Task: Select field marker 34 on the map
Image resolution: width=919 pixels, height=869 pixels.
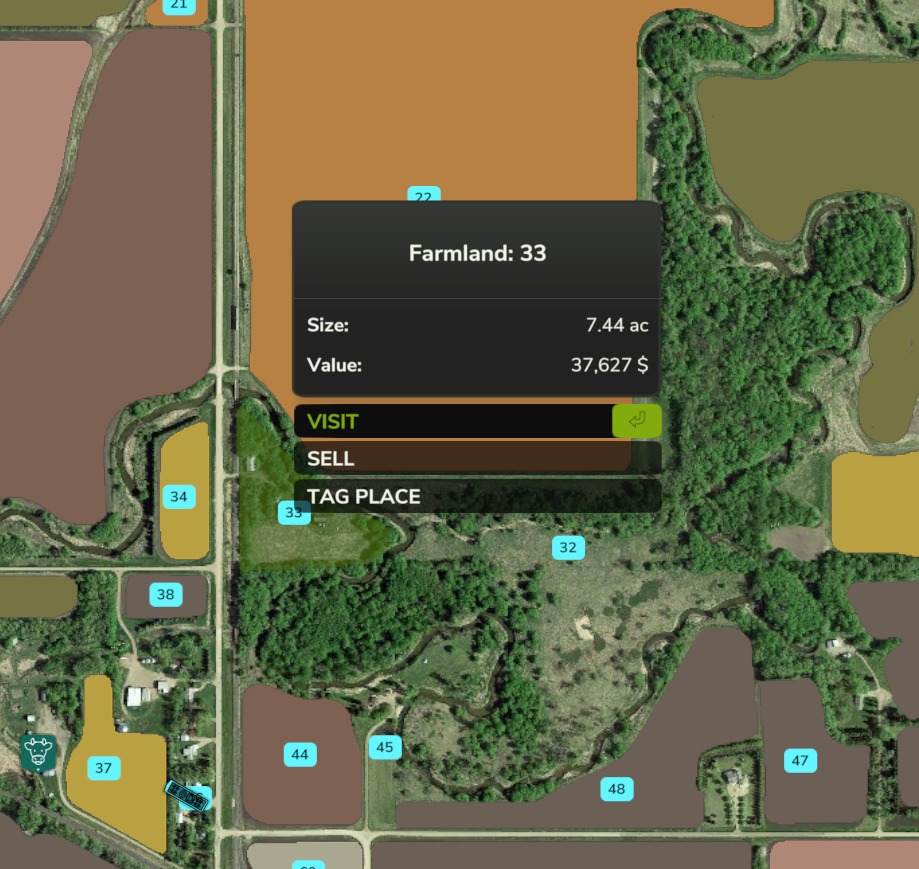Action: point(178,497)
